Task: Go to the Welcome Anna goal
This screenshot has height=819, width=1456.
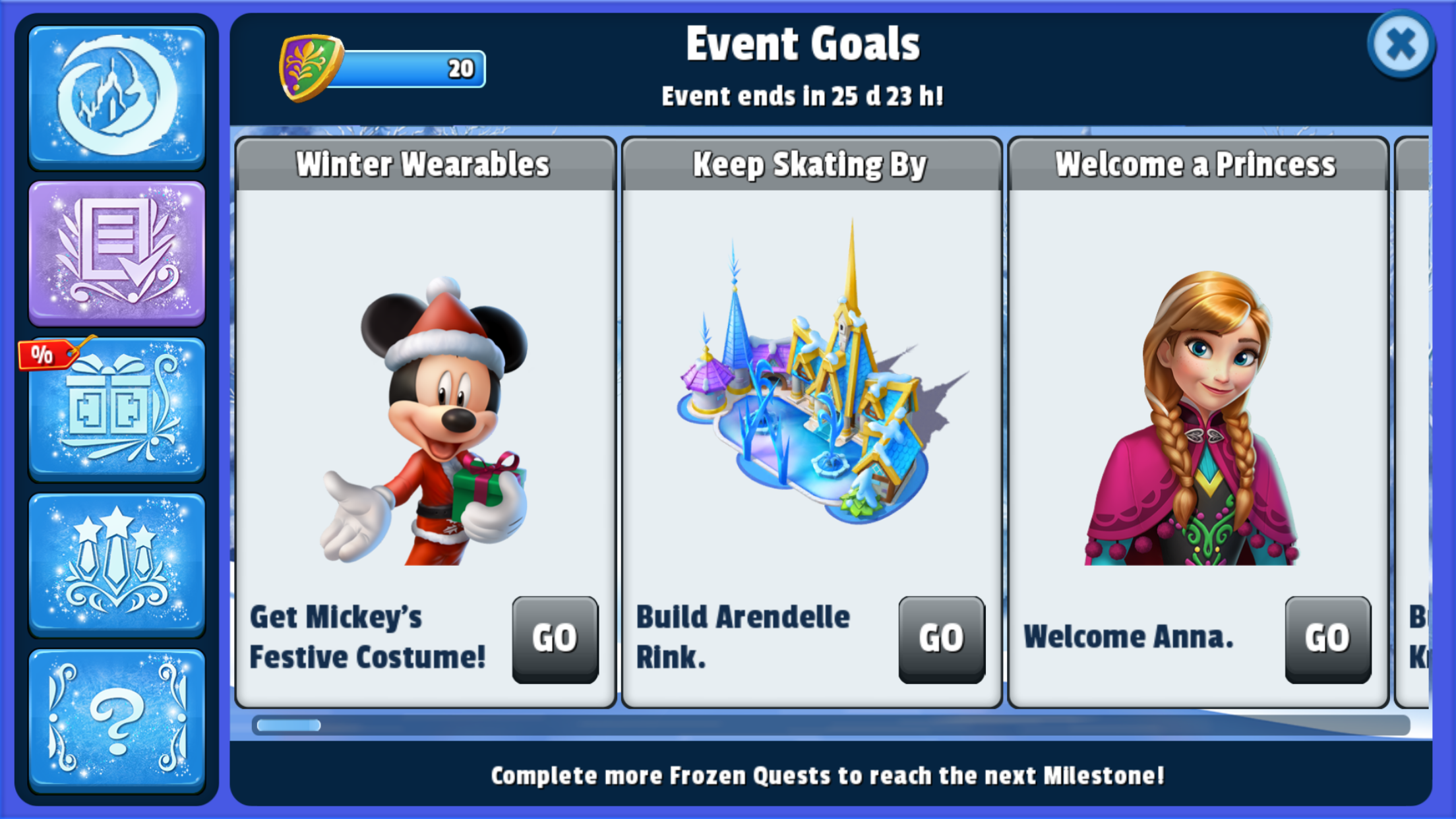Action: (1327, 638)
